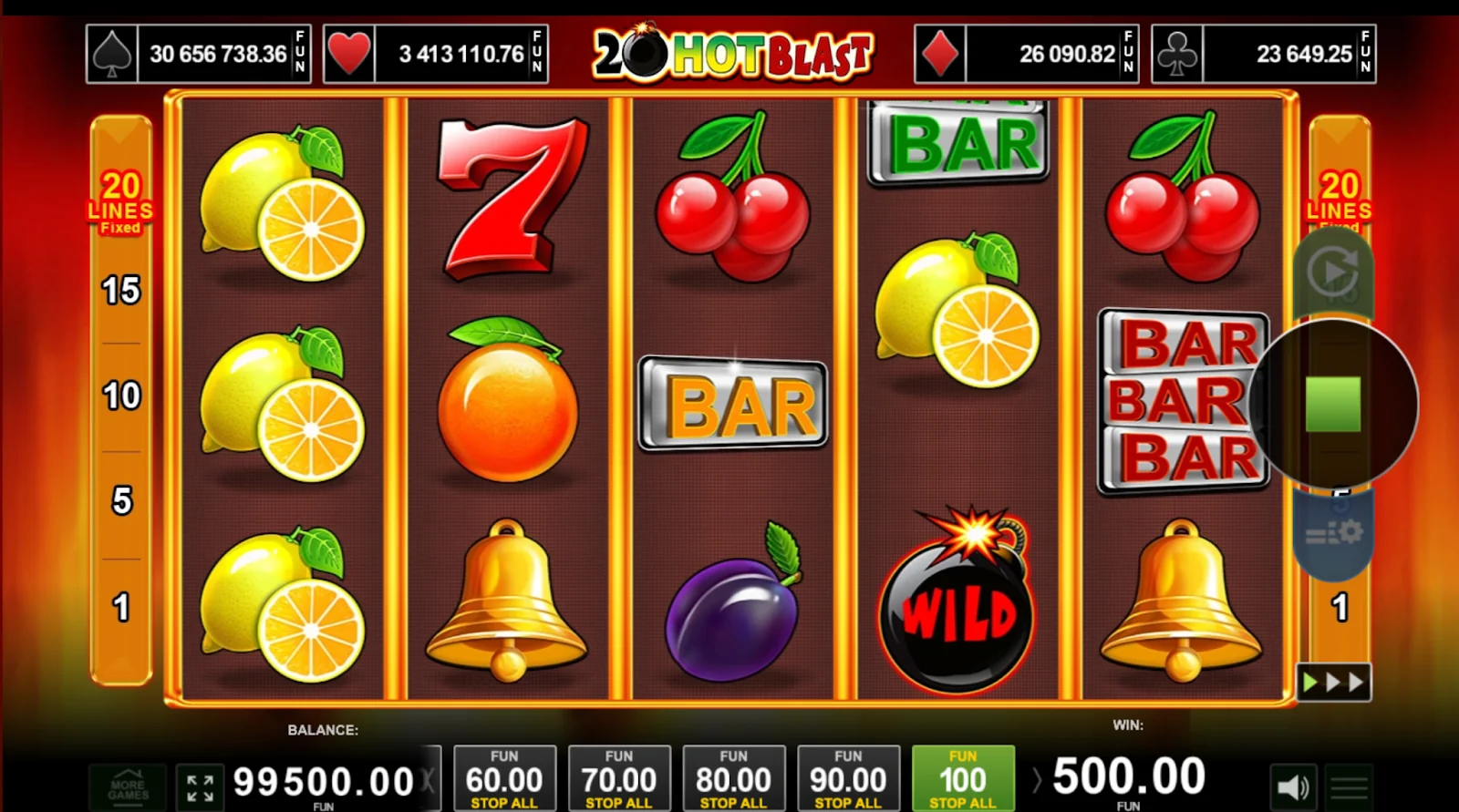Choose the 70.00 bet amount

click(x=619, y=779)
